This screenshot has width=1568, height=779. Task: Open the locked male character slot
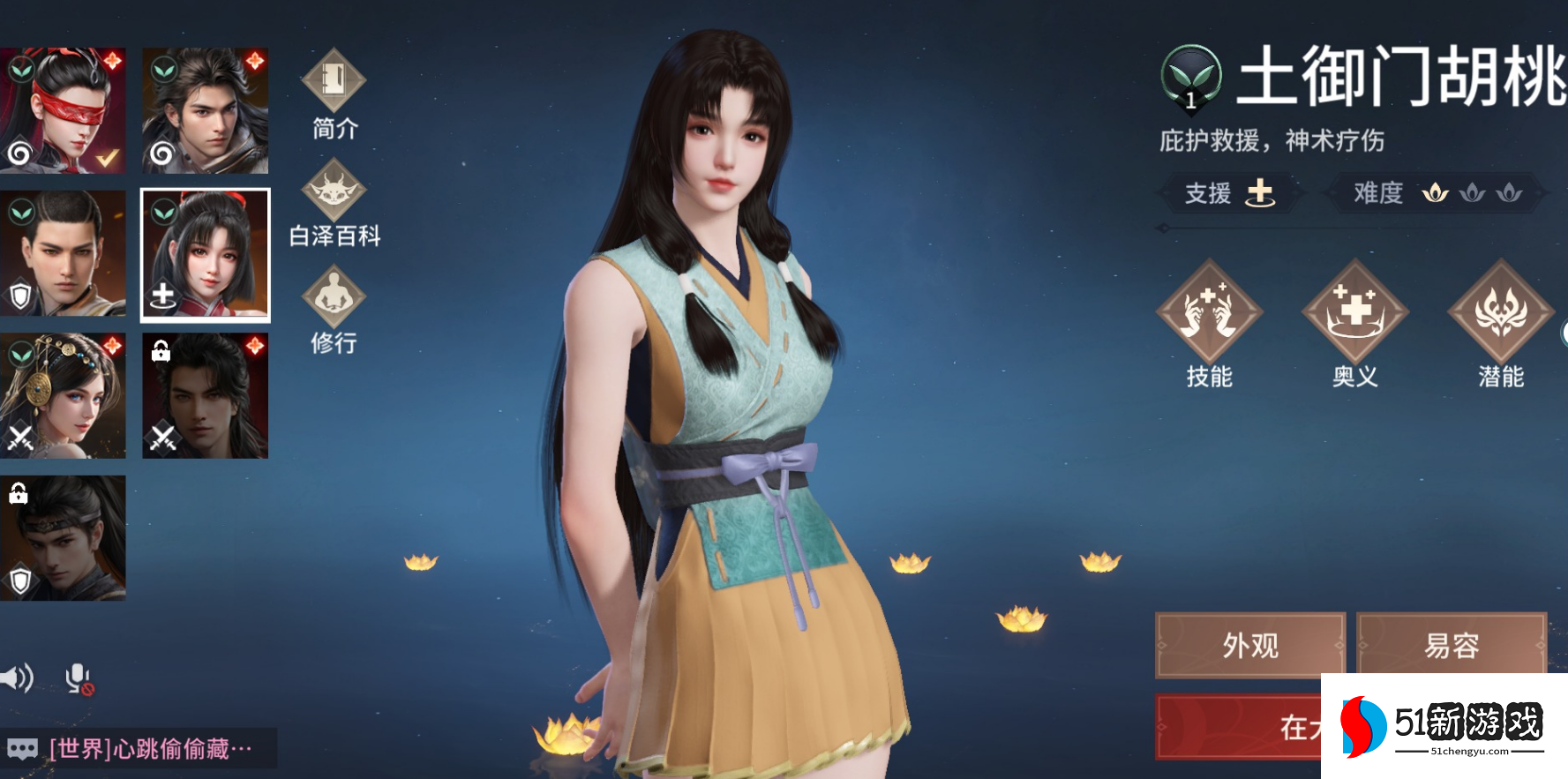[206, 397]
